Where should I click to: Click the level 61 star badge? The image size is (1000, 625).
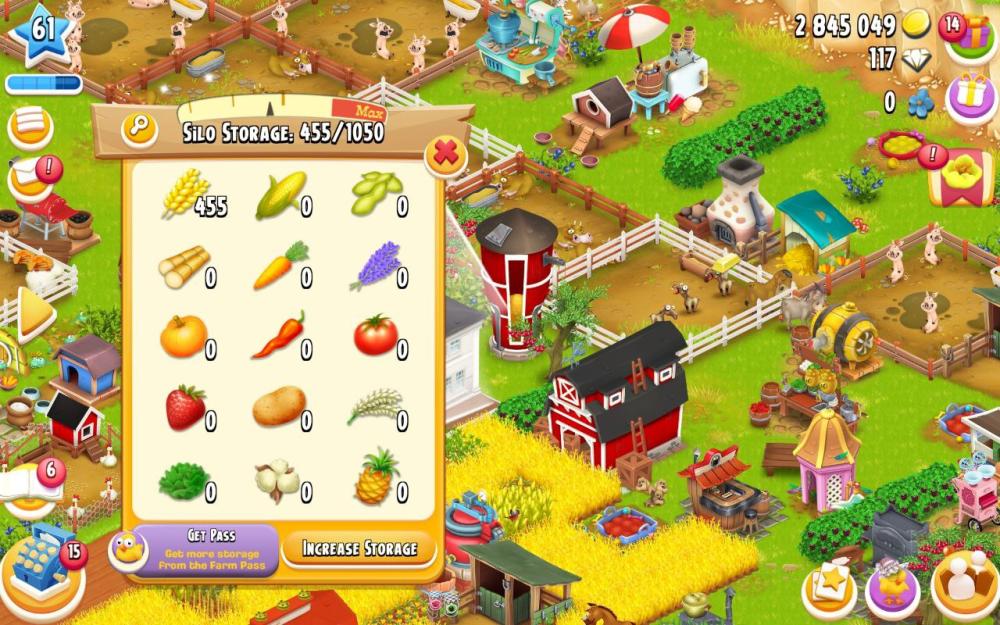43,32
